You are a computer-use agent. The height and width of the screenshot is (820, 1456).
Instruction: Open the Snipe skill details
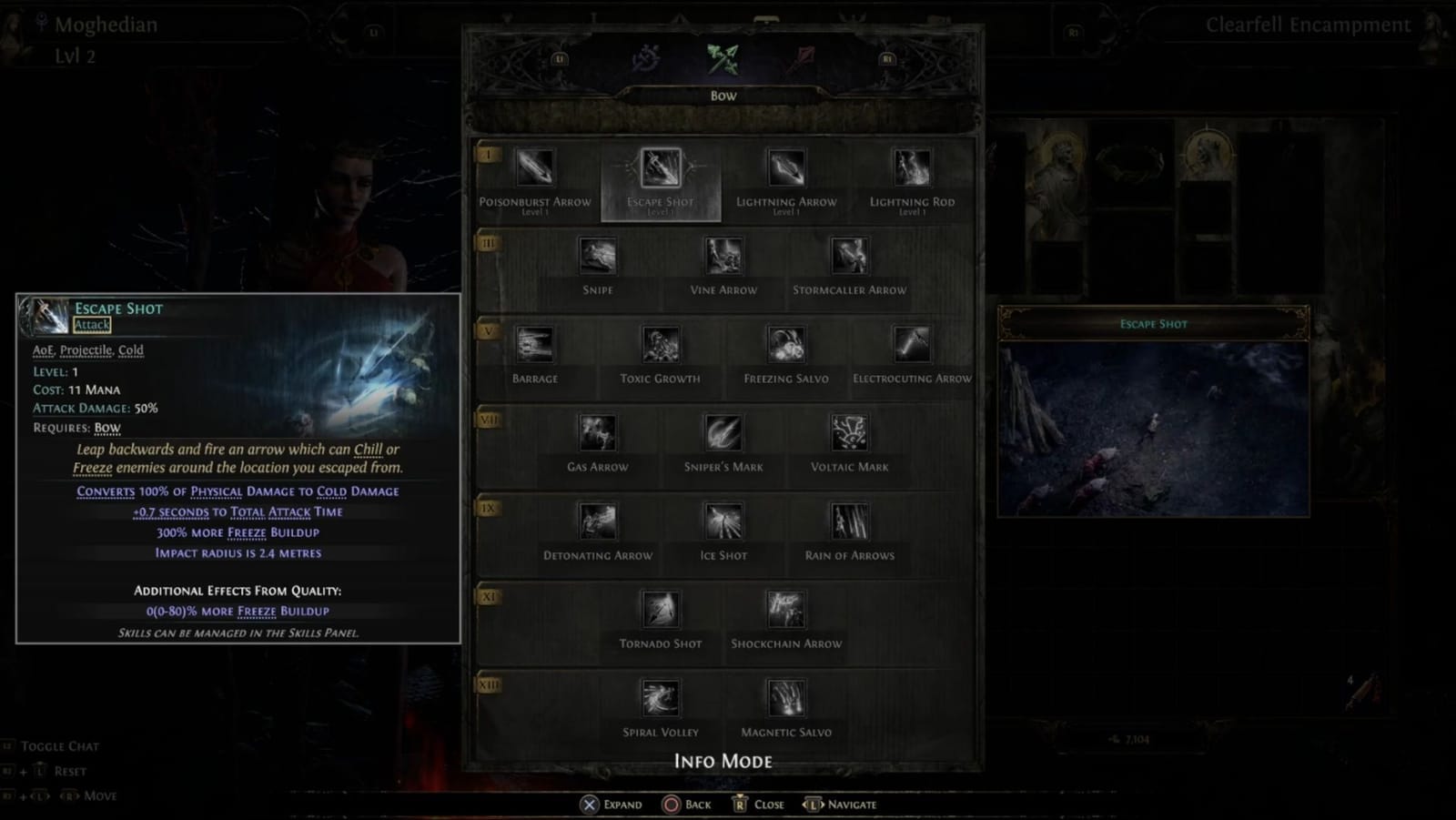coord(598,256)
